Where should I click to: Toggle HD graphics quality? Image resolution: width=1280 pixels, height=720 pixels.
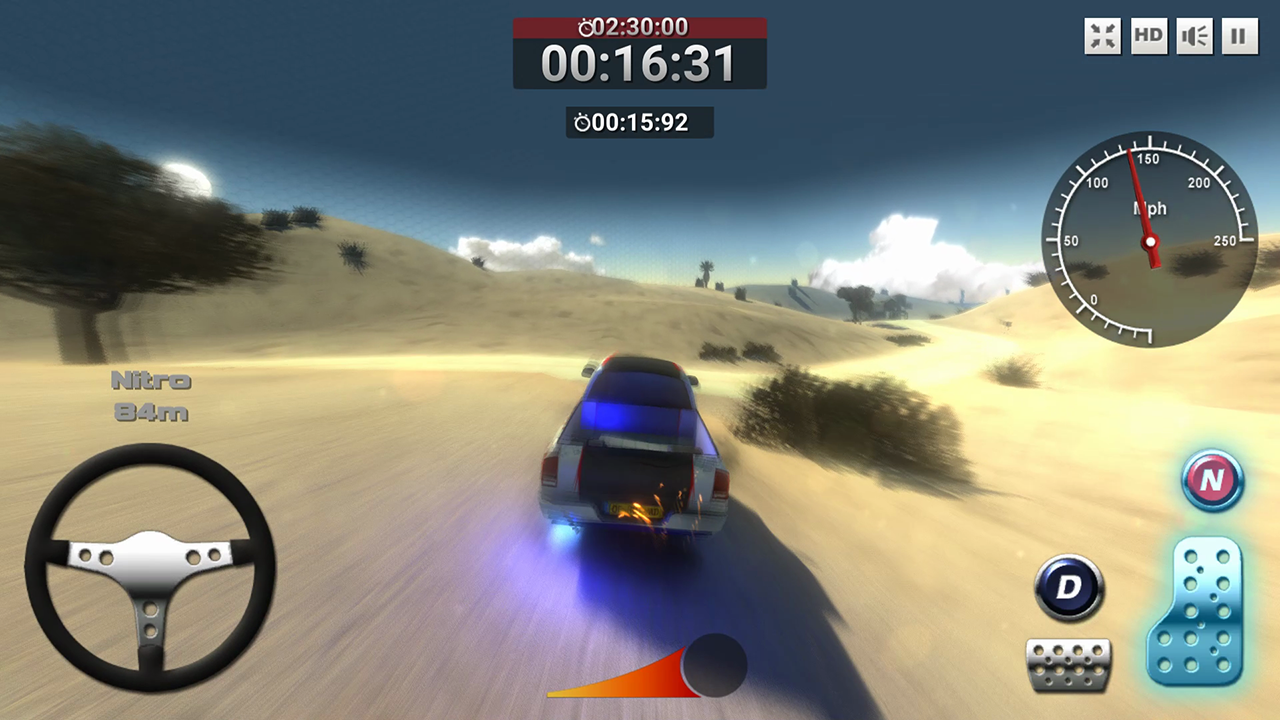point(1147,36)
